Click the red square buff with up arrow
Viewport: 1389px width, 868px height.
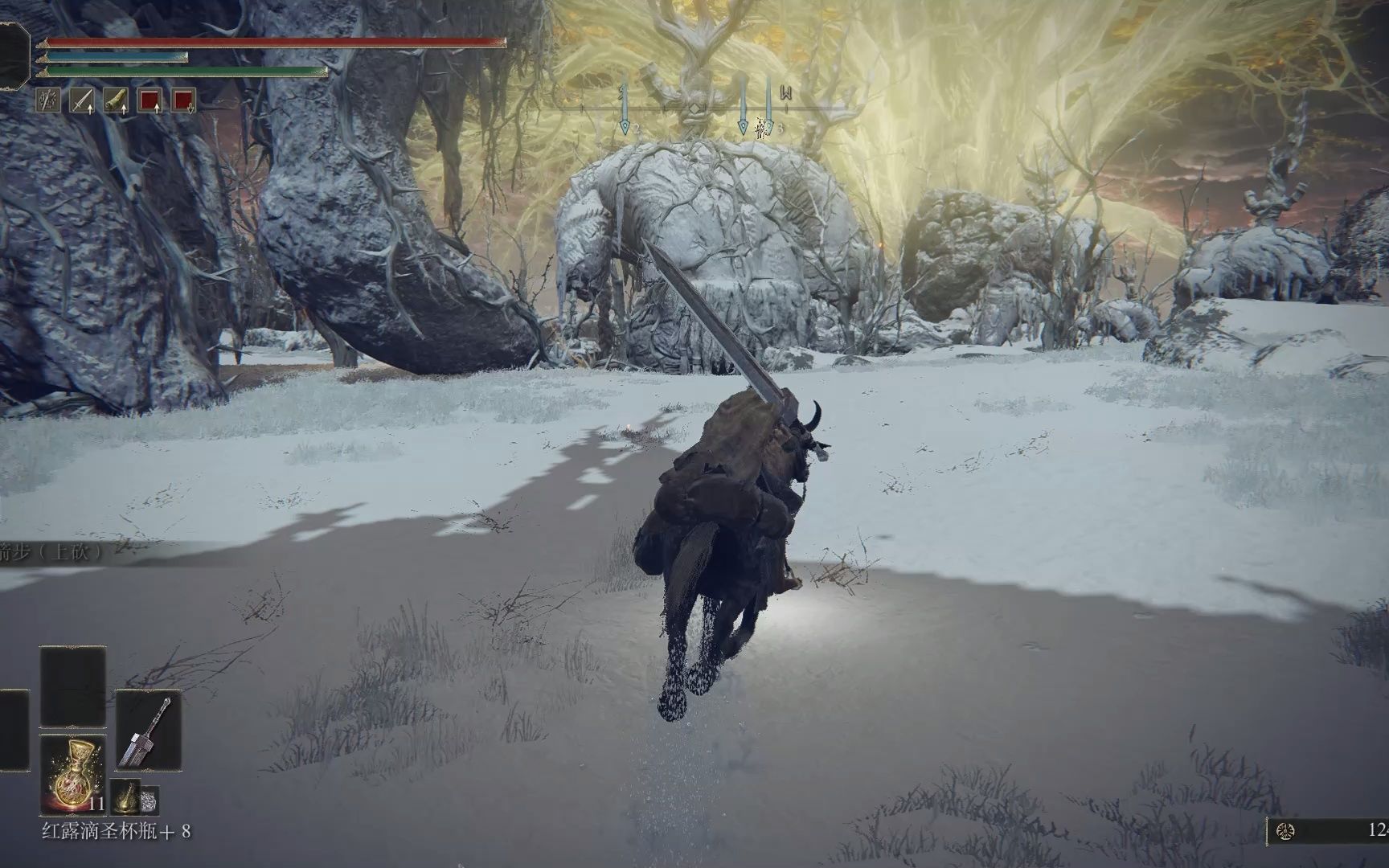(150, 100)
